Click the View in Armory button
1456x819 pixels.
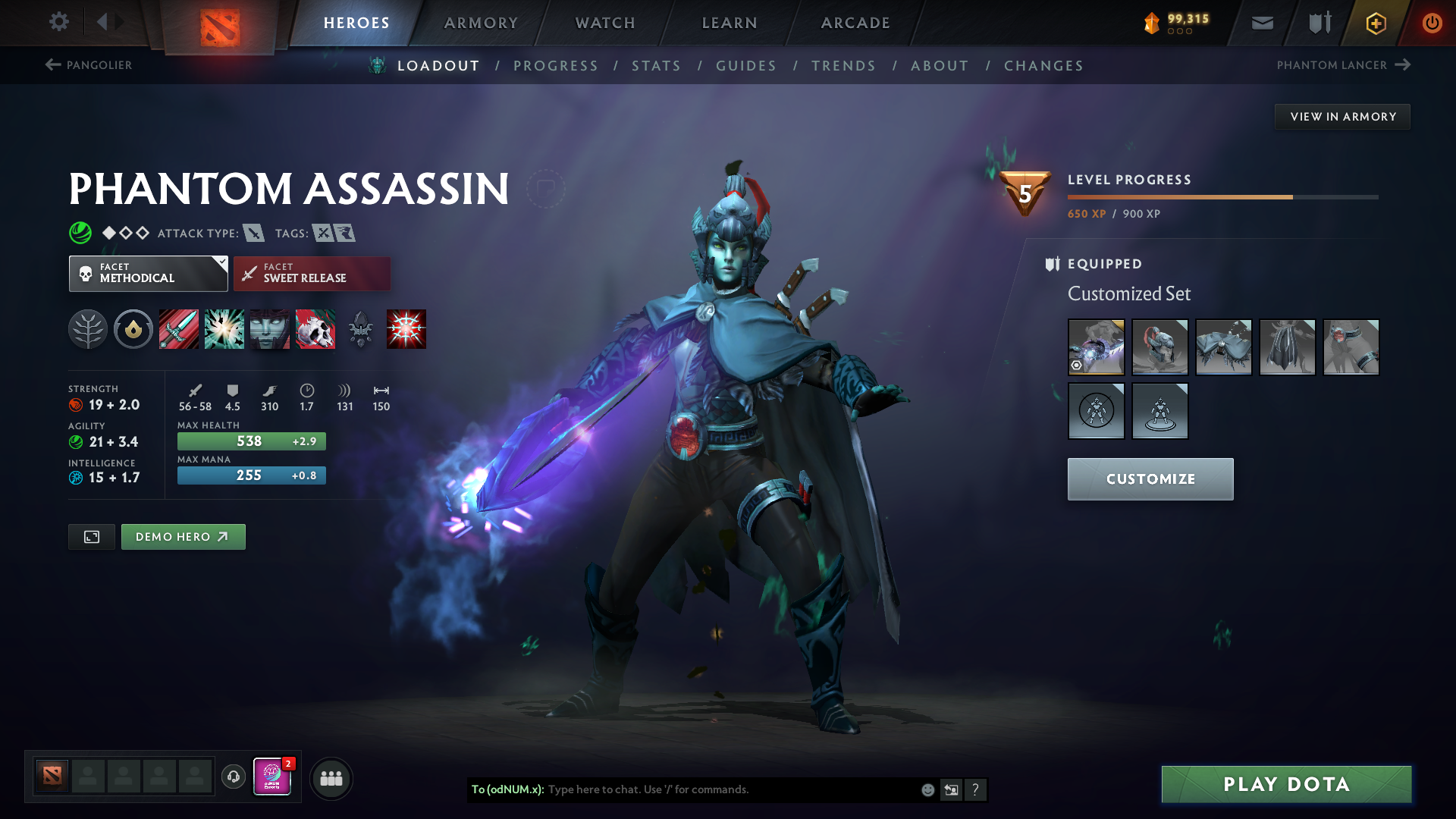click(x=1342, y=117)
